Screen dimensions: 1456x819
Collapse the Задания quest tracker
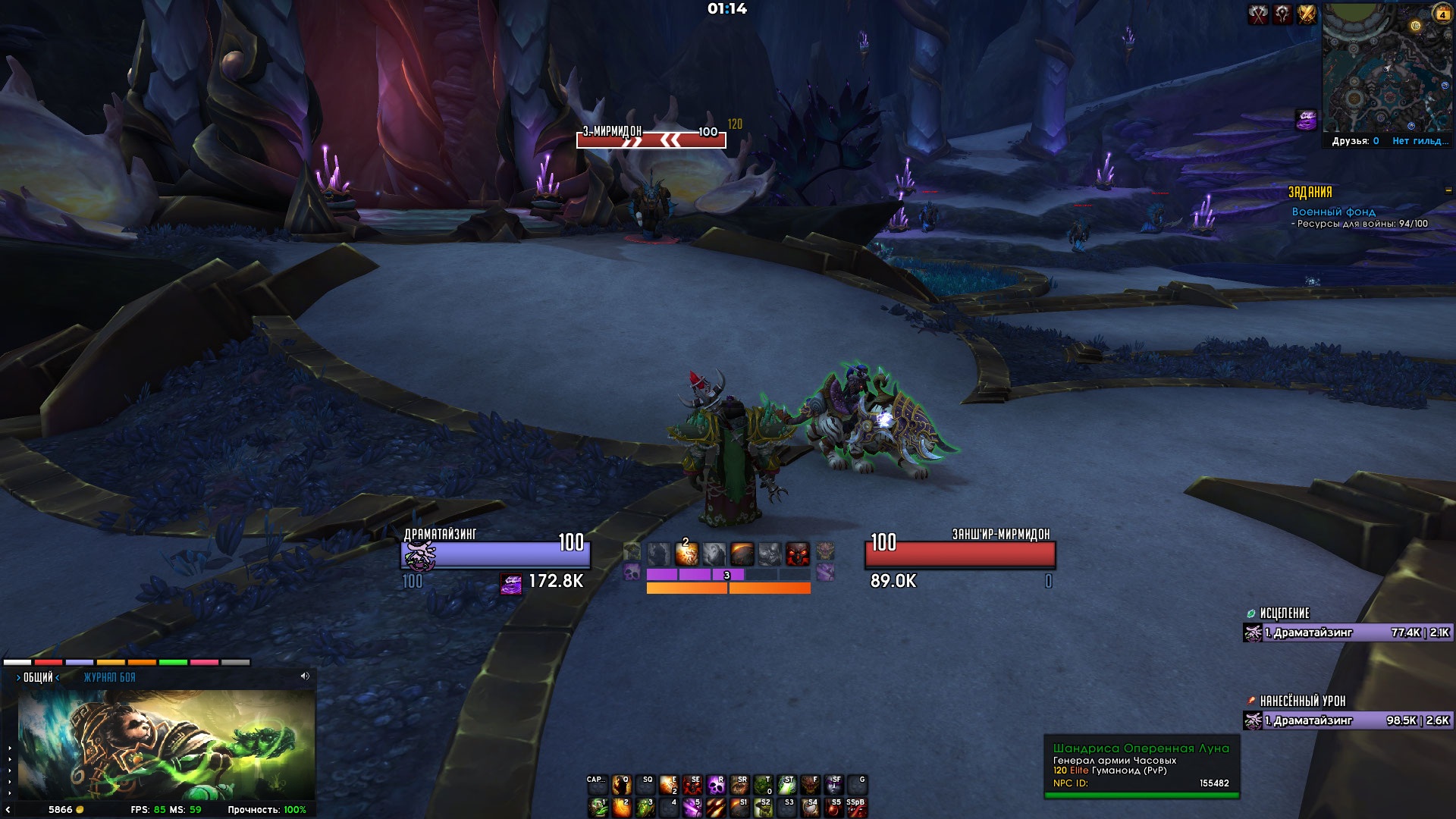point(1448,190)
